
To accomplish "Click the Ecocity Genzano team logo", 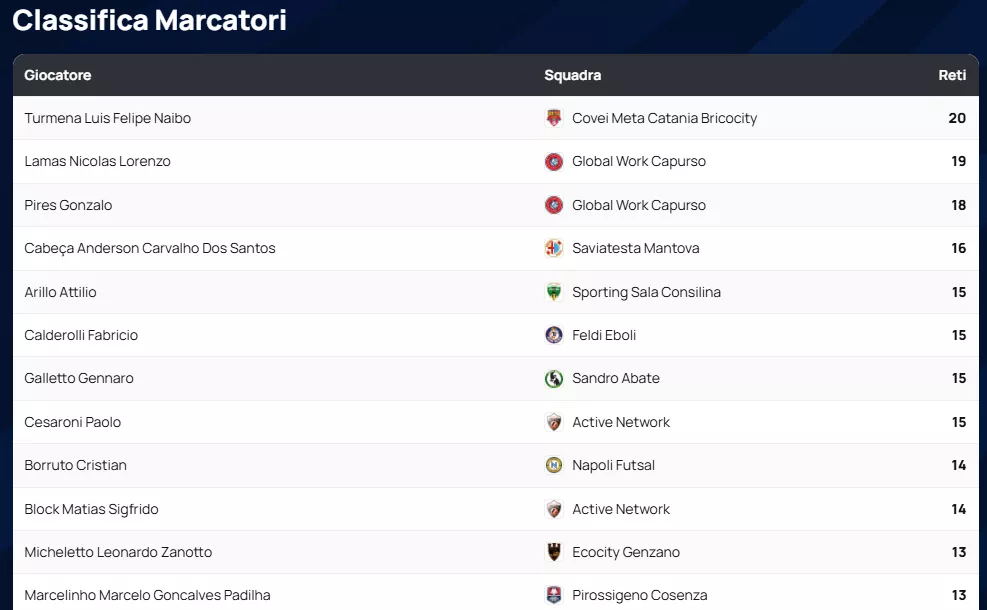I will coord(554,552).
